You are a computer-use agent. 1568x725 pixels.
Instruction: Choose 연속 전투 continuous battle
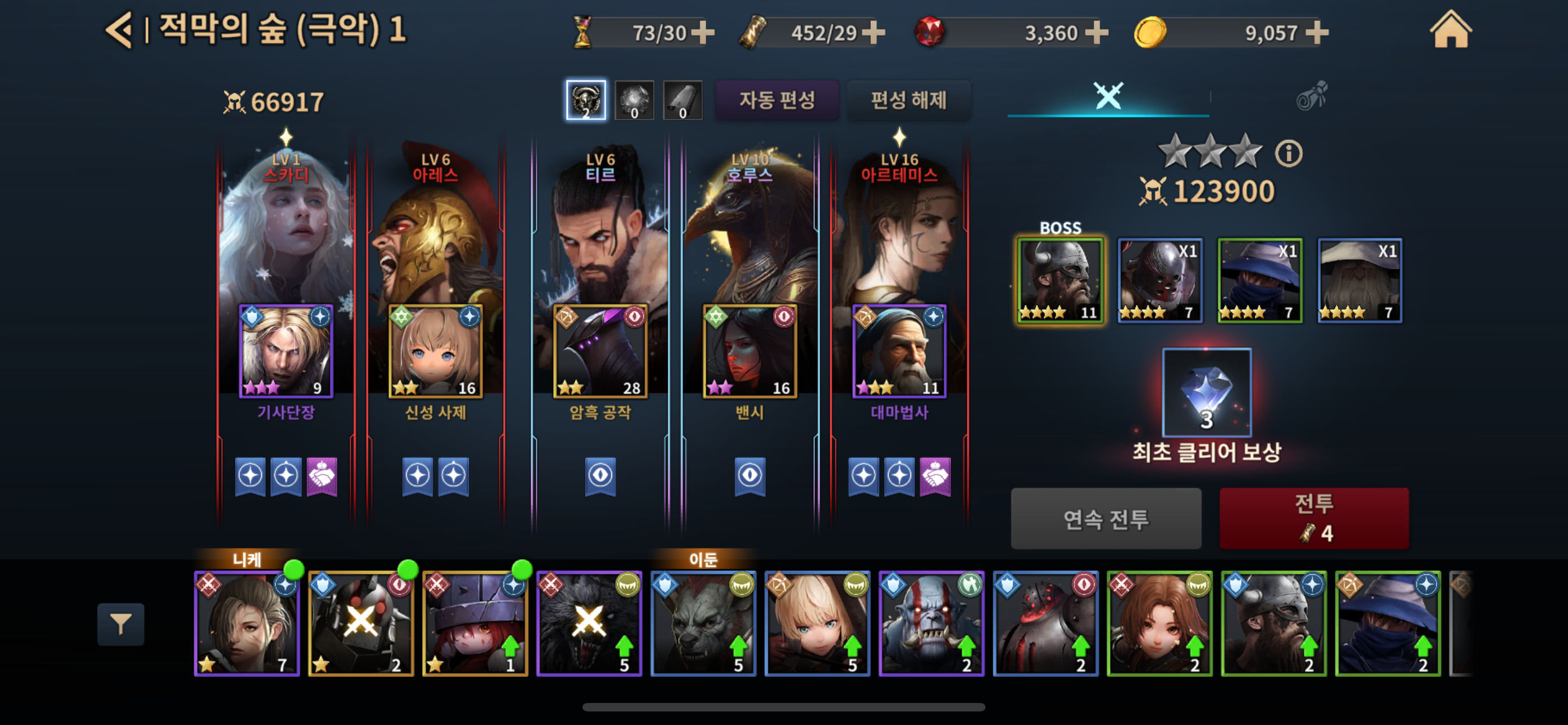pyautogui.click(x=1105, y=519)
